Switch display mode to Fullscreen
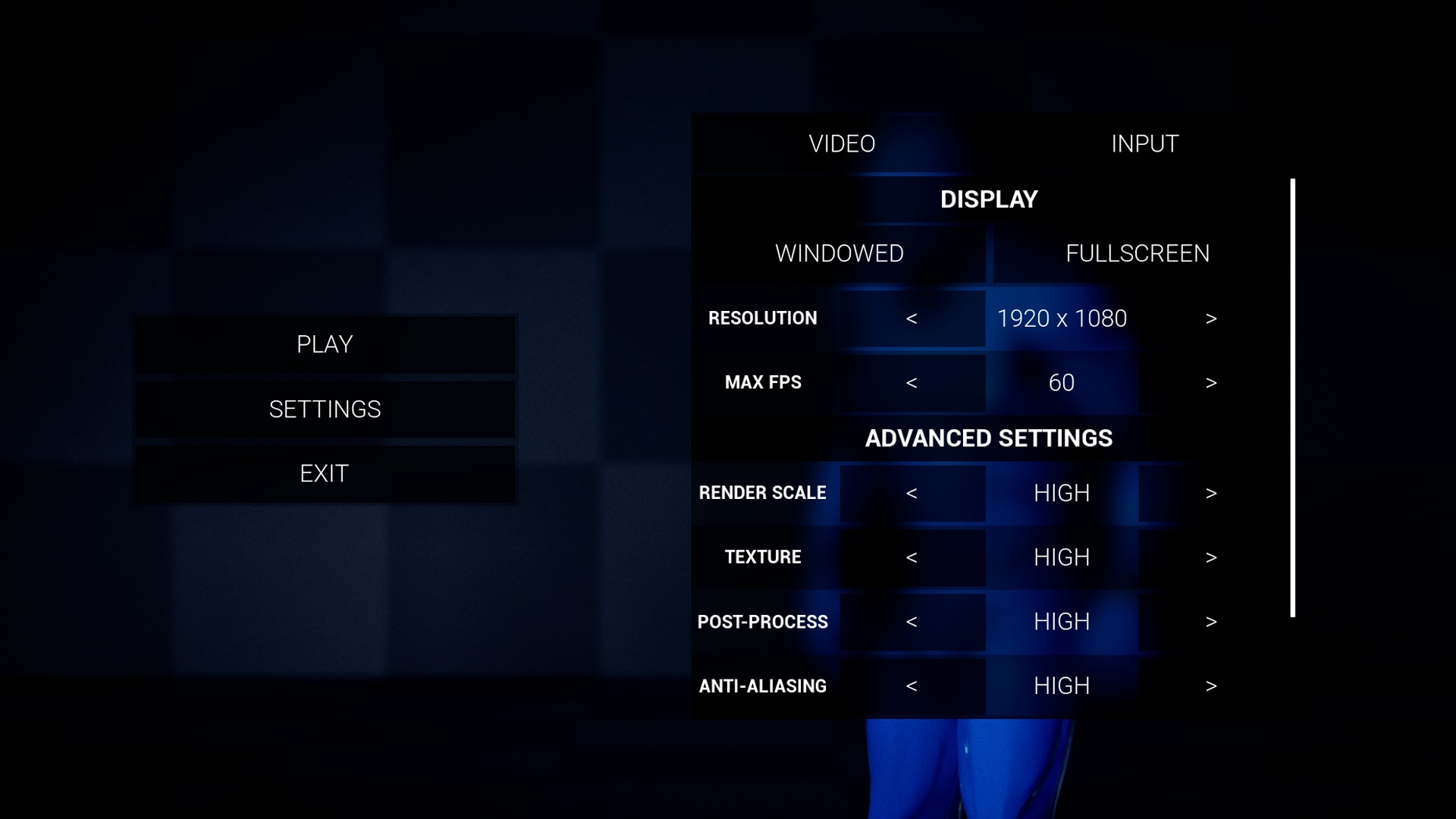 coord(1137,253)
